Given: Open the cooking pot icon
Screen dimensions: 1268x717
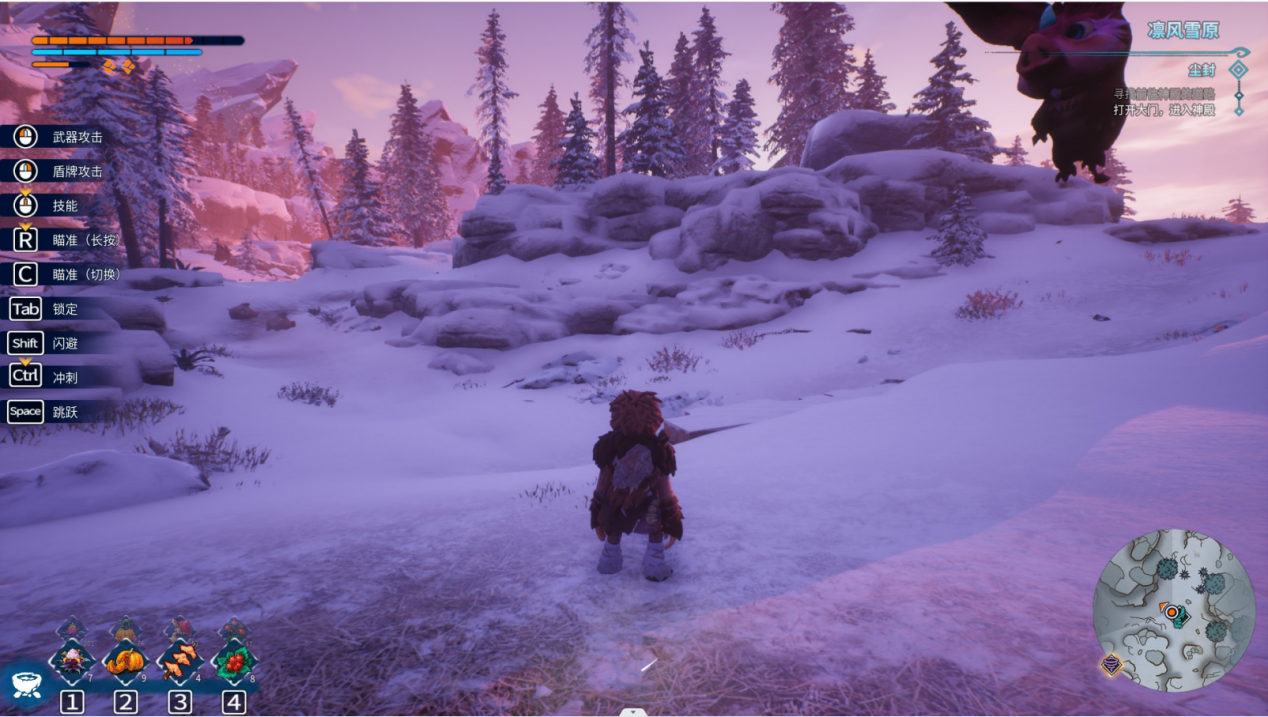Looking at the screenshot, I should 24,684.
